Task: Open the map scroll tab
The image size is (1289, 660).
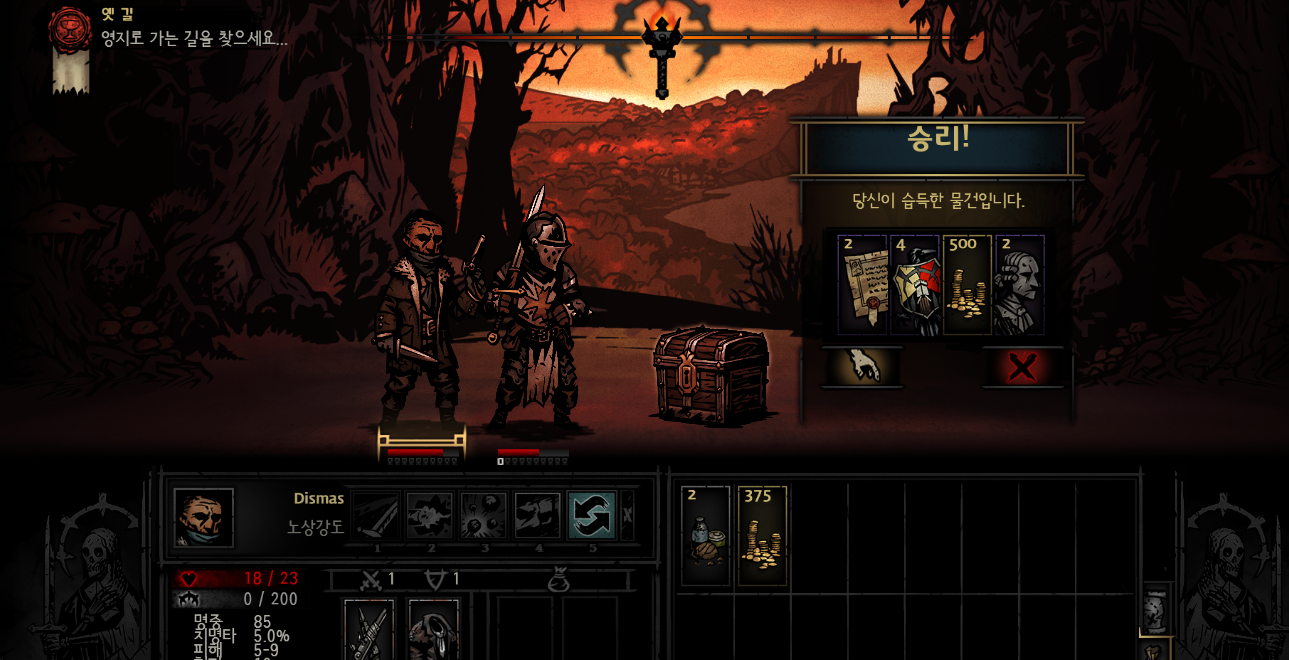Action: click(1155, 610)
